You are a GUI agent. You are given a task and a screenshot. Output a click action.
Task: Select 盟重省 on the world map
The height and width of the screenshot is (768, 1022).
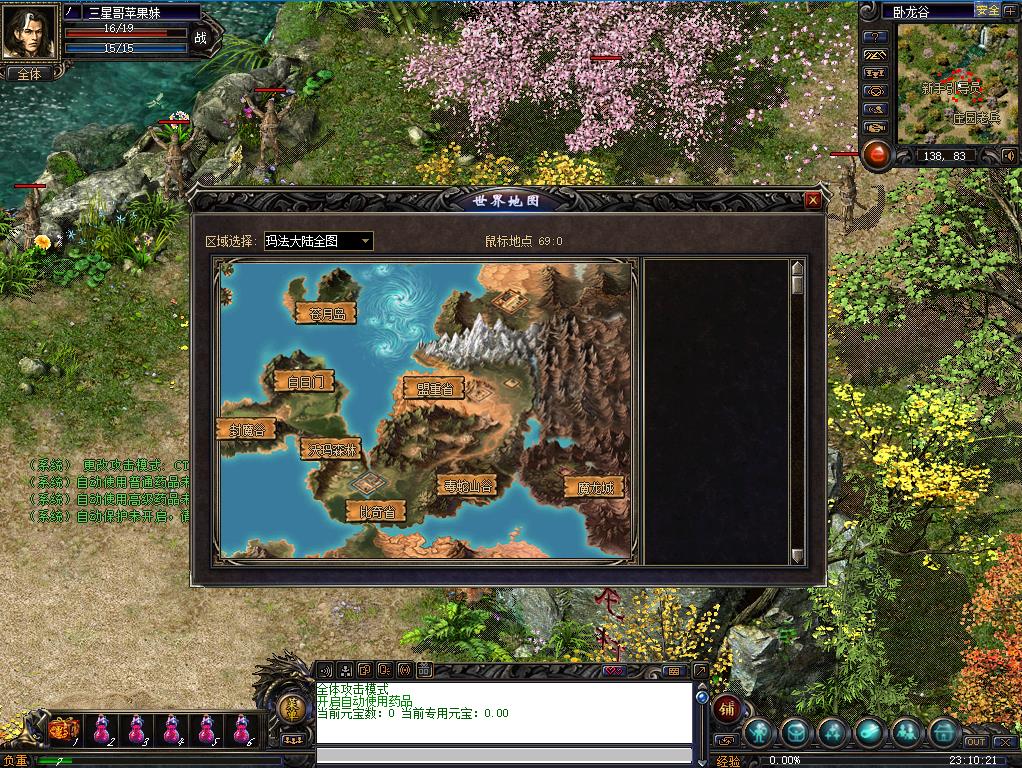[x=433, y=389]
